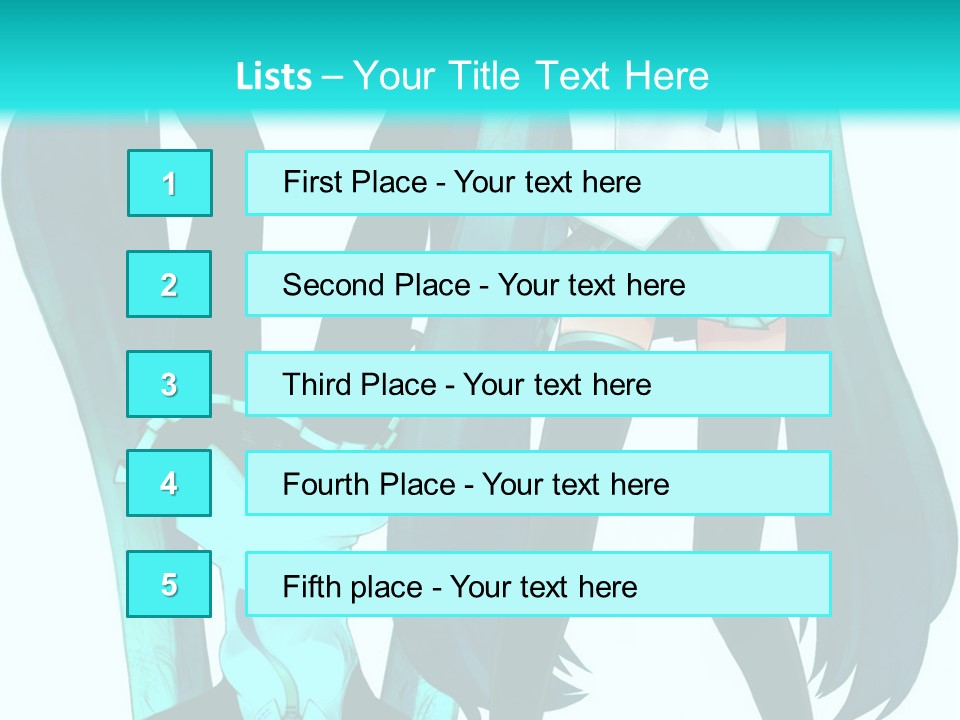This screenshot has height=720, width=960.
Task: Select the number 4 box
Action: pos(170,483)
